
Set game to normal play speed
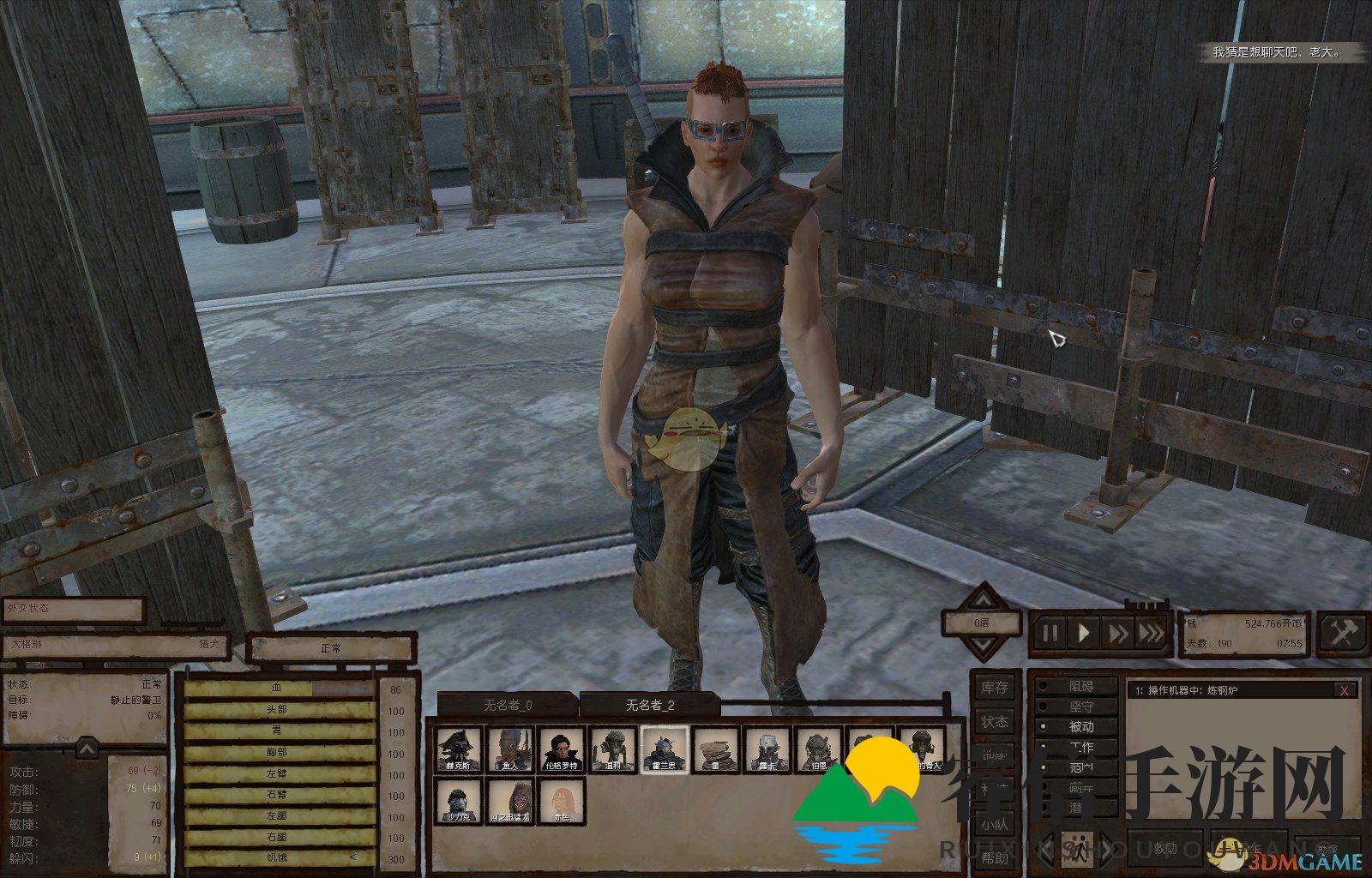pyautogui.click(x=1084, y=634)
